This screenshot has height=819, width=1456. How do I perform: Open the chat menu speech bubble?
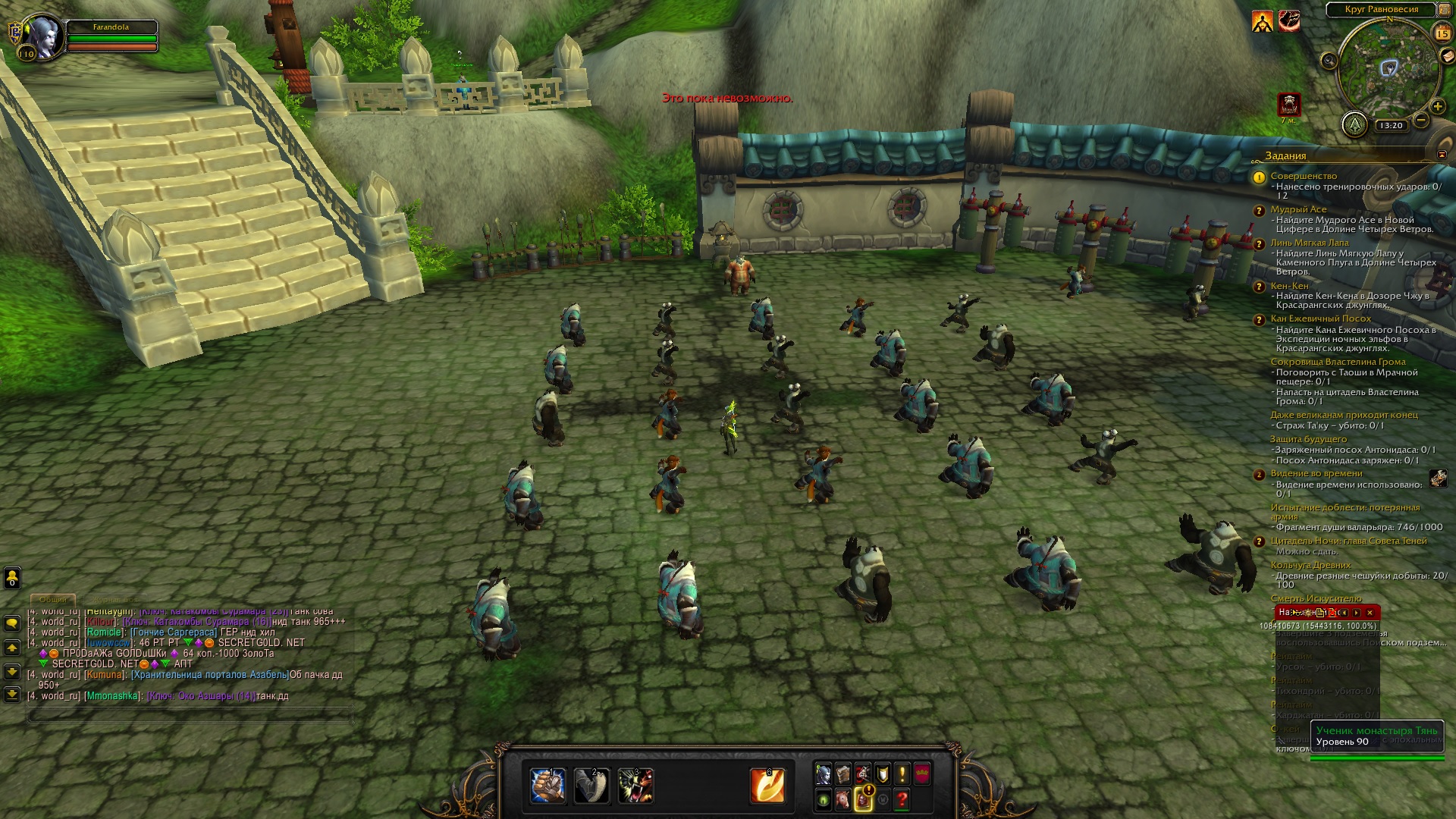[x=12, y=623]
